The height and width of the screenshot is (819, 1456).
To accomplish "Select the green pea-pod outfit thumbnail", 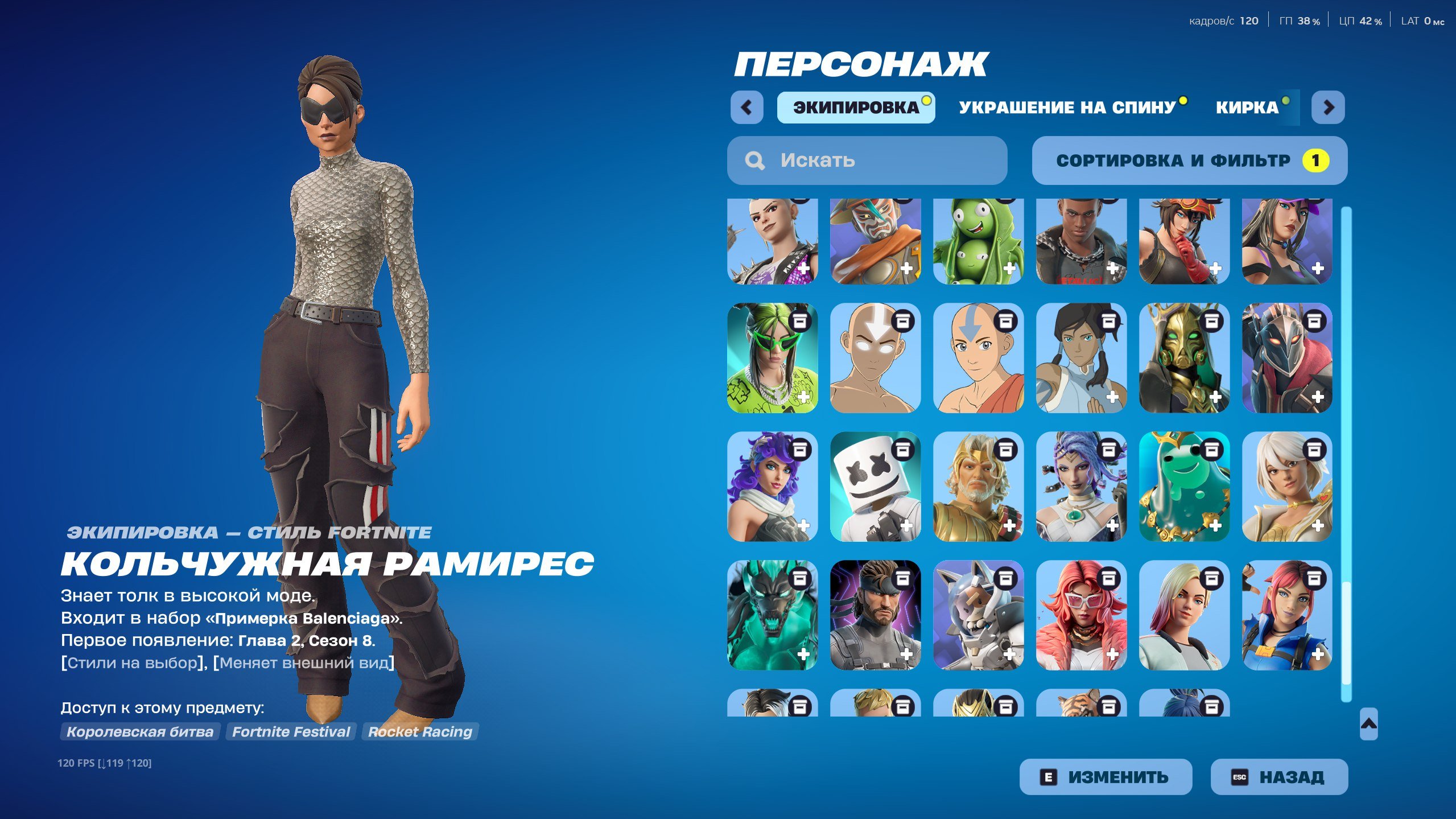I will tap(977, 242).
